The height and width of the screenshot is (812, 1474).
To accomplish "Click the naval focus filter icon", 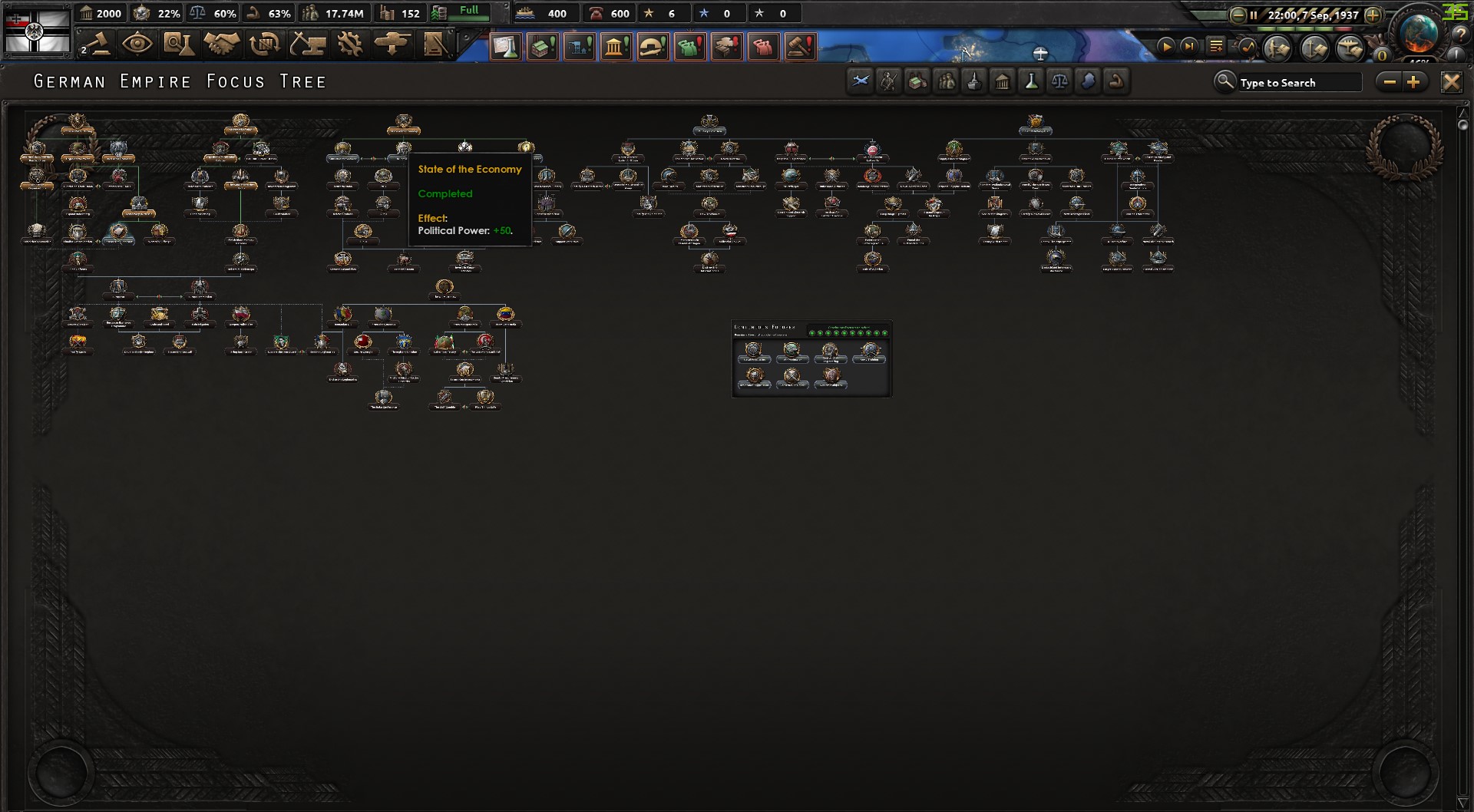I will click(x=975, y=81).
